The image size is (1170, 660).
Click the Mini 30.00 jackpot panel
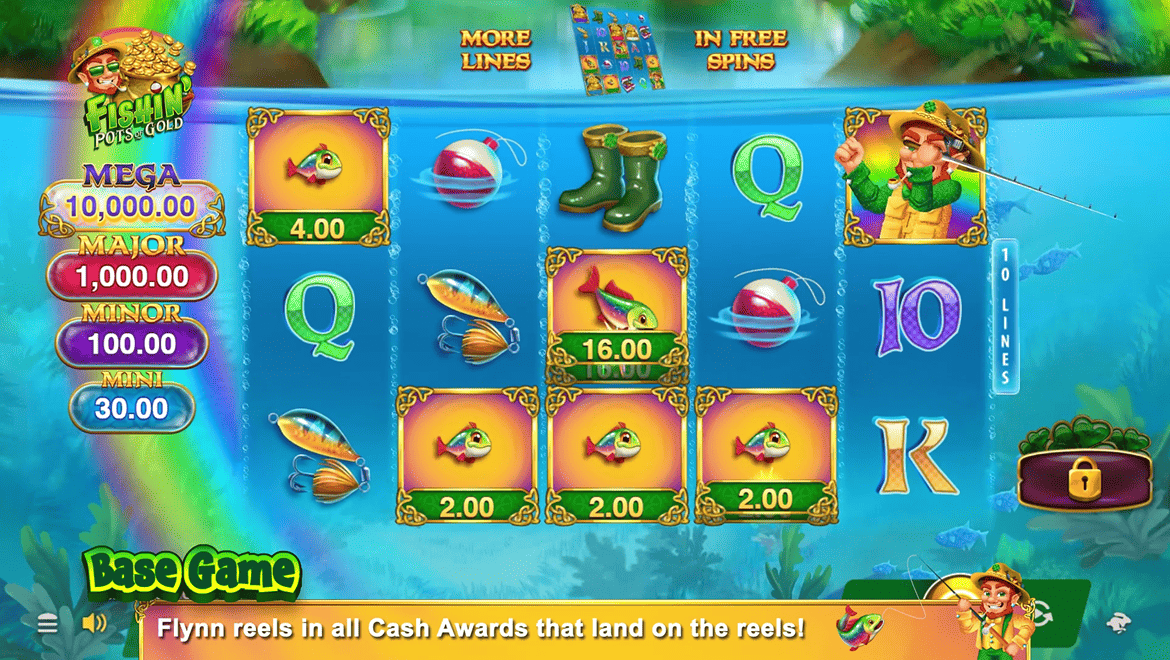pyautogui.click(x=132, y=408)
